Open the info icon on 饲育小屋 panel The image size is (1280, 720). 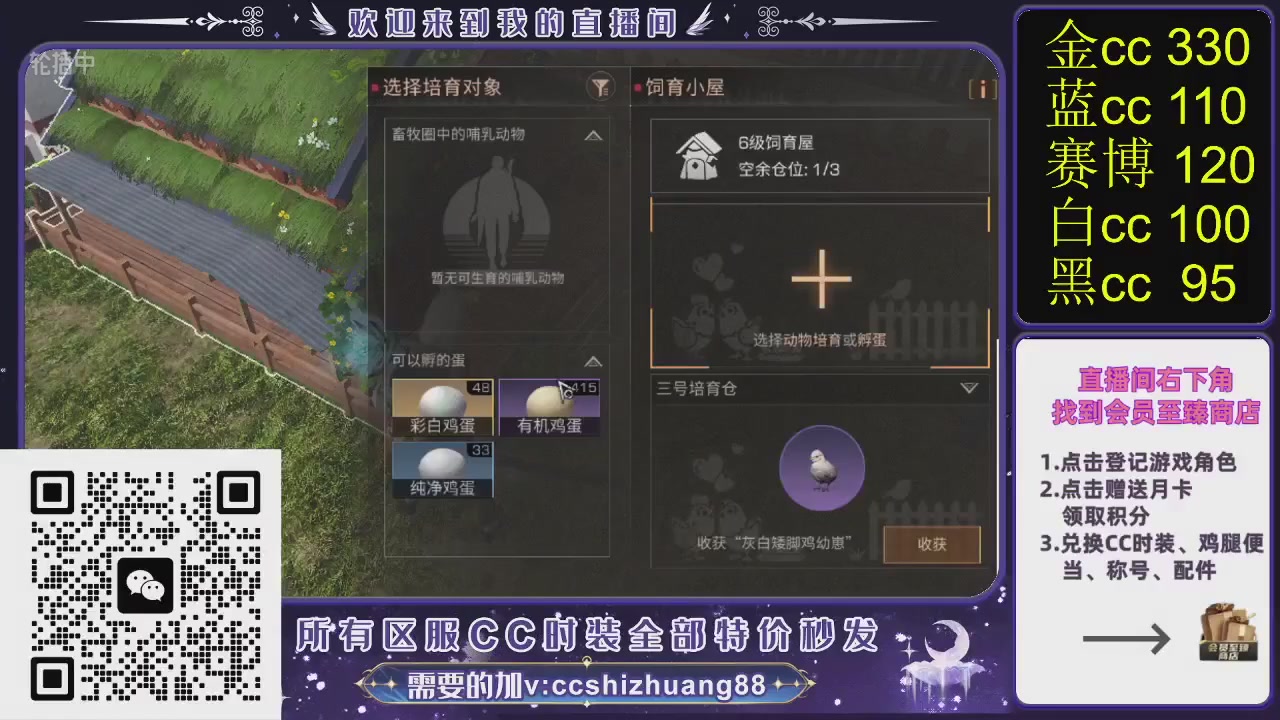(982, 89)
